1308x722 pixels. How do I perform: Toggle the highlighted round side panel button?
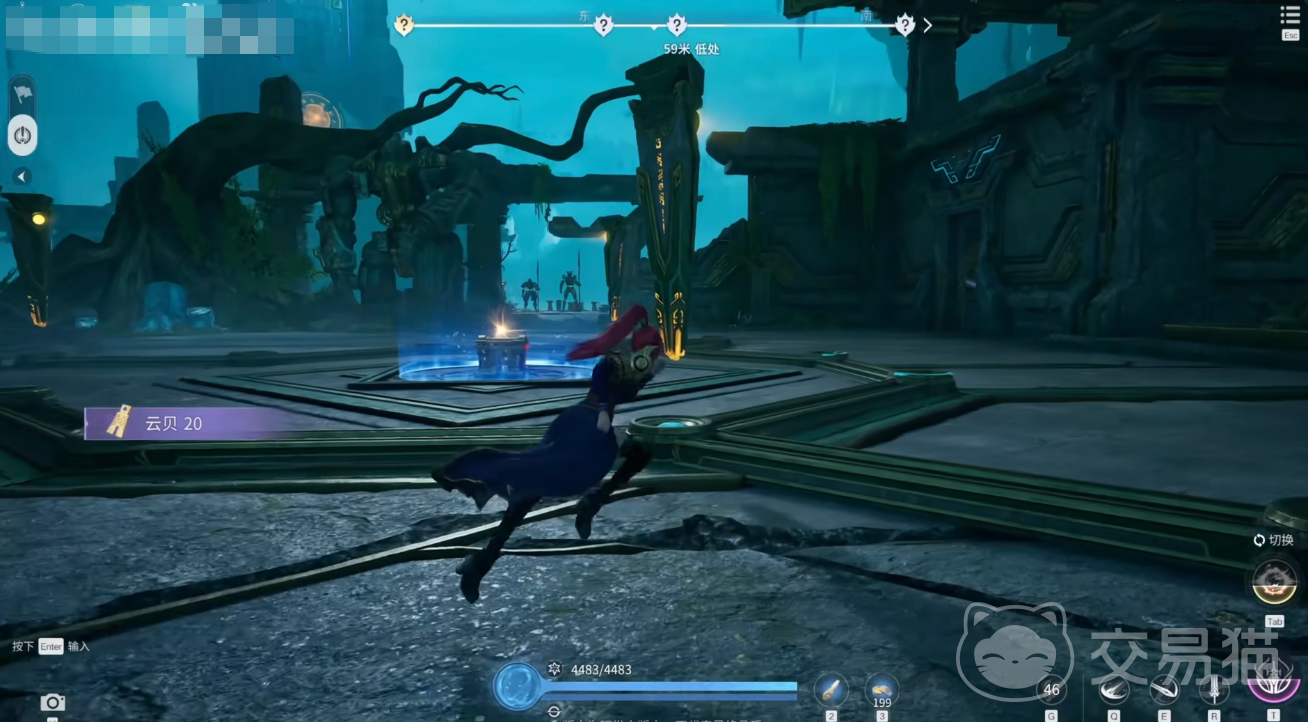click(22, 135)
